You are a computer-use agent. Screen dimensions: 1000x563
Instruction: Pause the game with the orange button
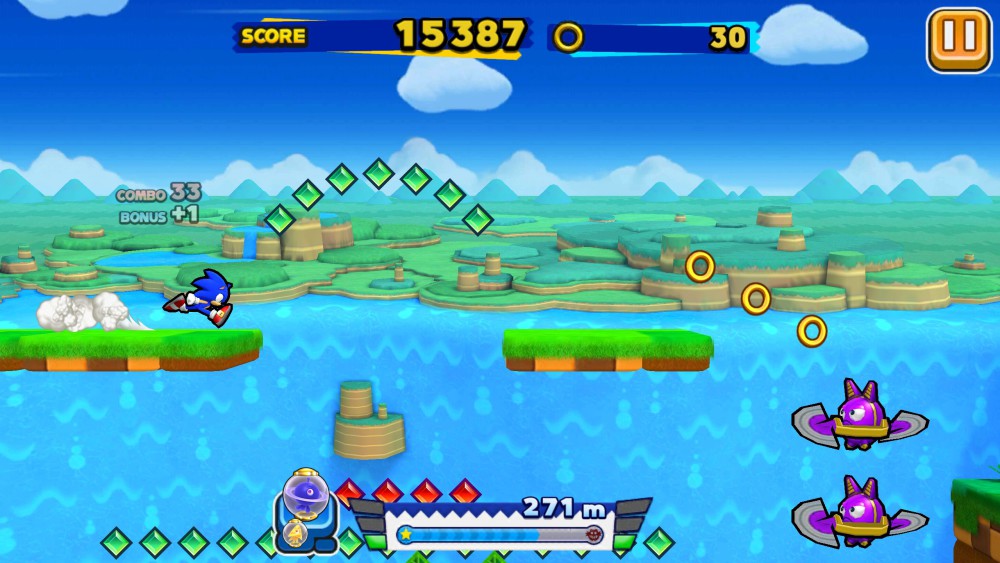pos(958,40)
